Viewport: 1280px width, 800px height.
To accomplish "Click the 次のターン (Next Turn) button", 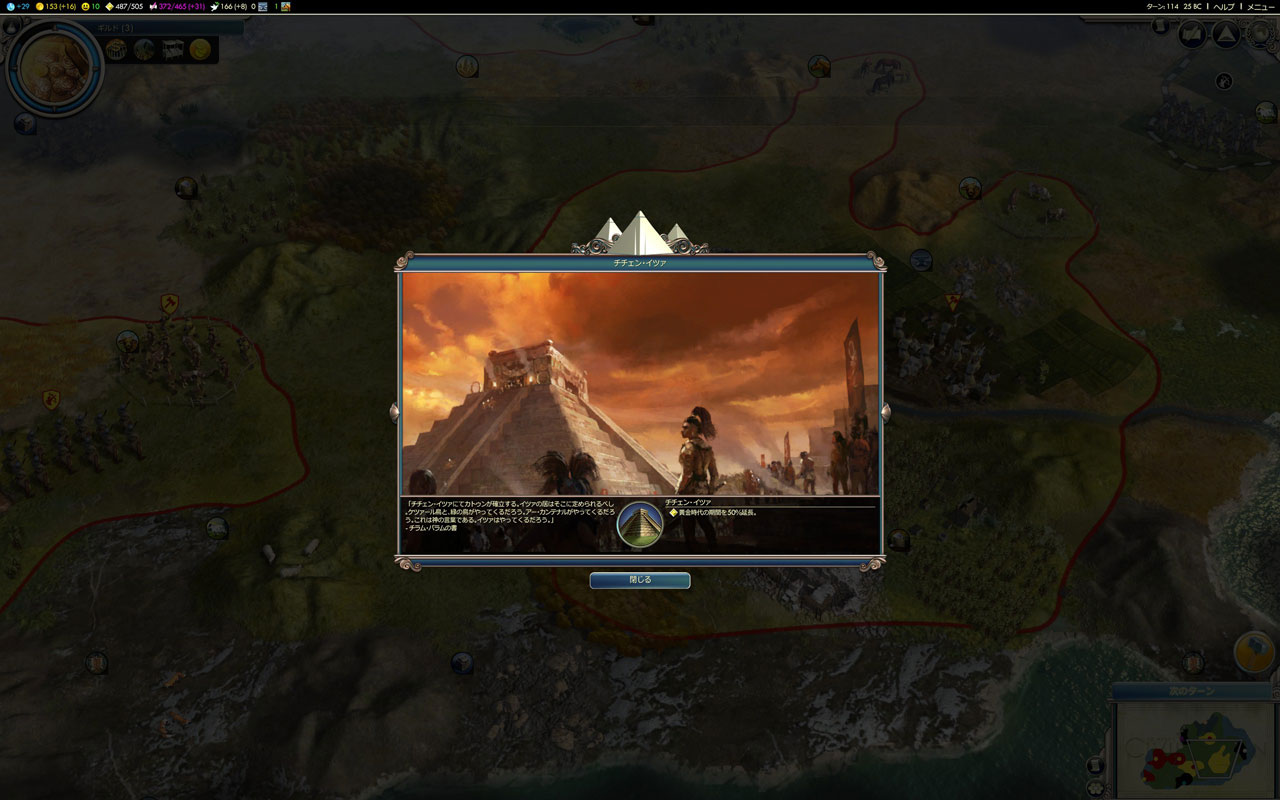I will pos(1192,691).
